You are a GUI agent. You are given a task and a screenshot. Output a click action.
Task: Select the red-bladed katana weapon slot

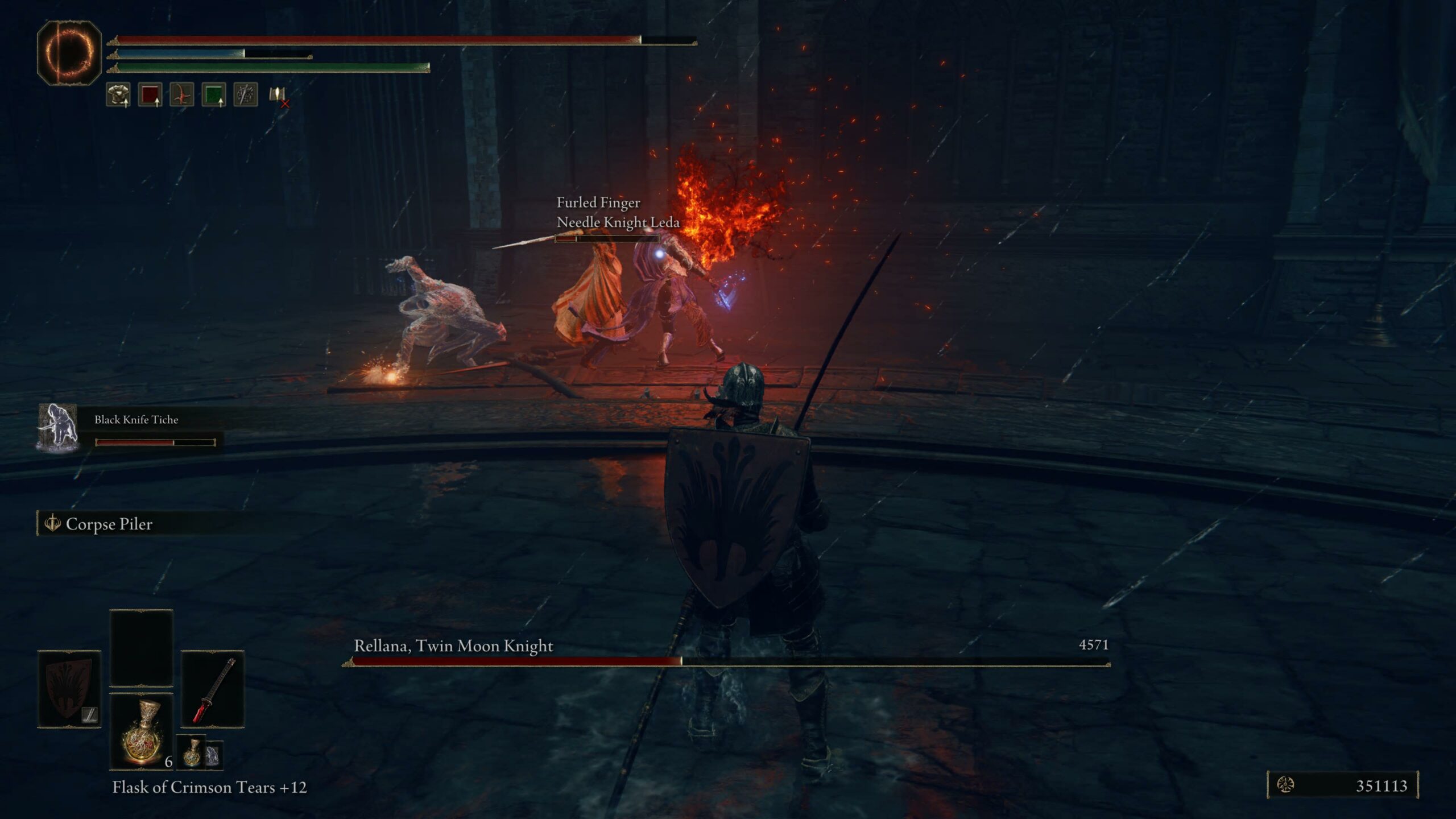pyautogui.click(x=213, y=689)
